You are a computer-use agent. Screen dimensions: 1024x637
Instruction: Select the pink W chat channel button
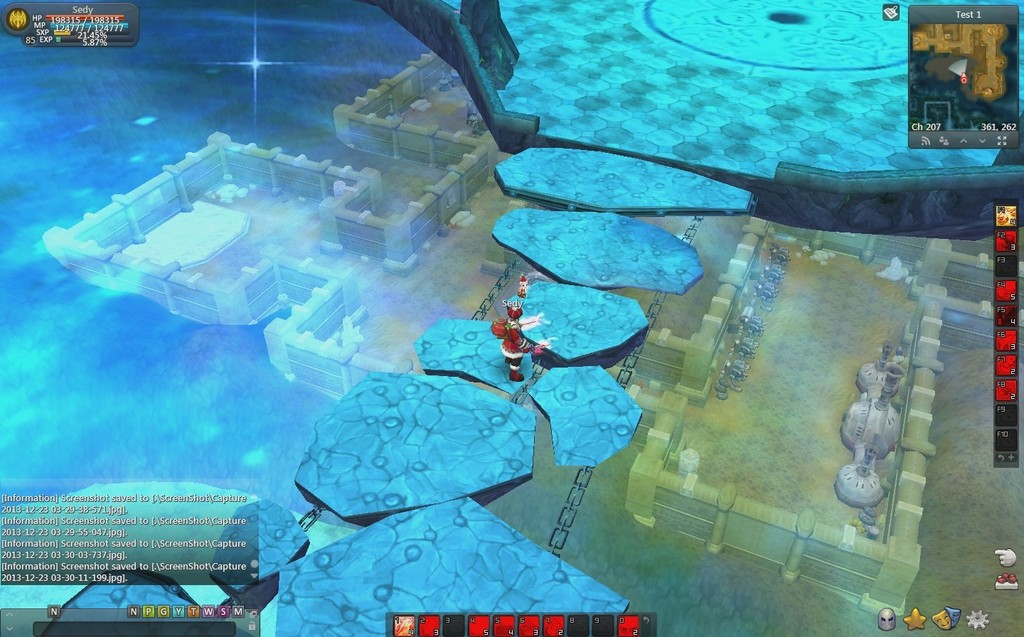click(207, 611)
